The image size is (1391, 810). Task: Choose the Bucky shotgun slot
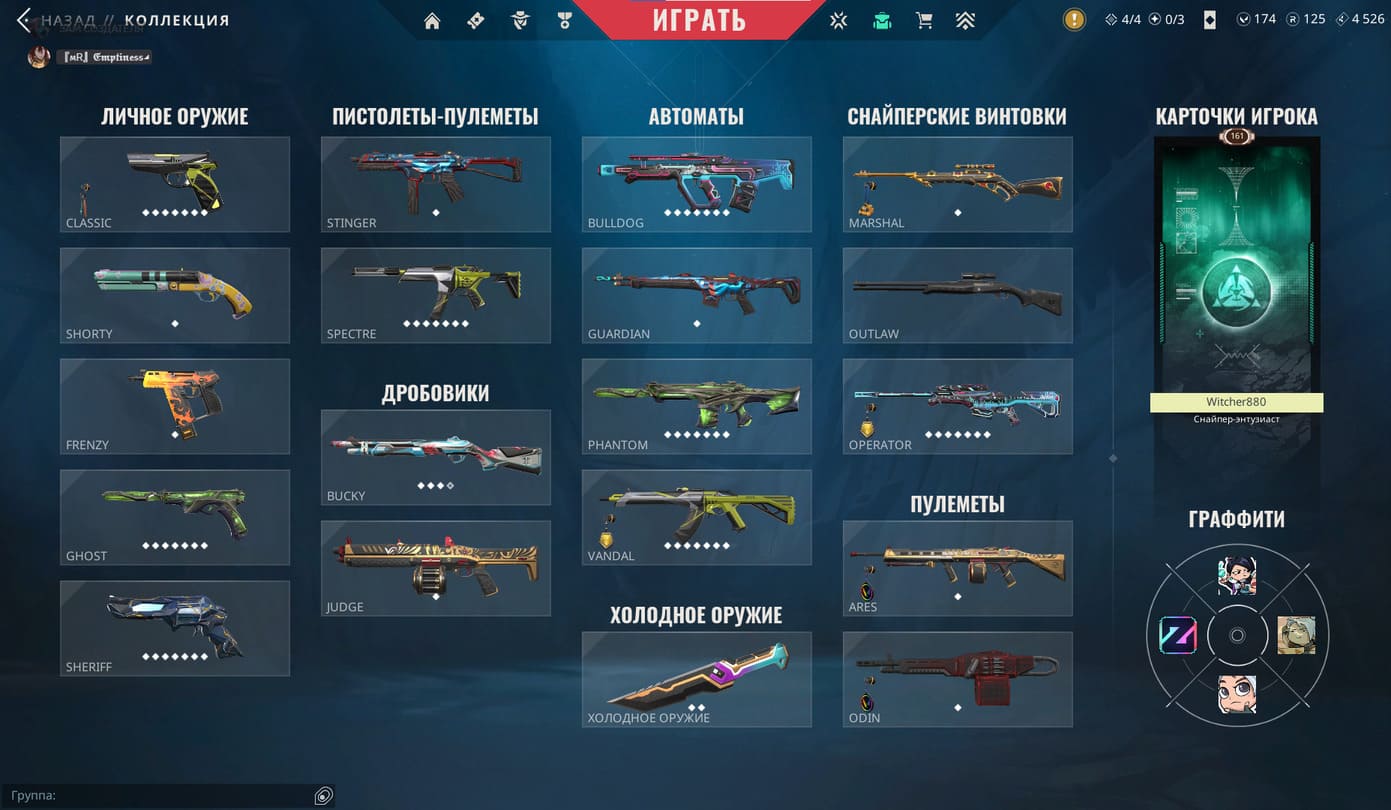click(x=436, y=457)
